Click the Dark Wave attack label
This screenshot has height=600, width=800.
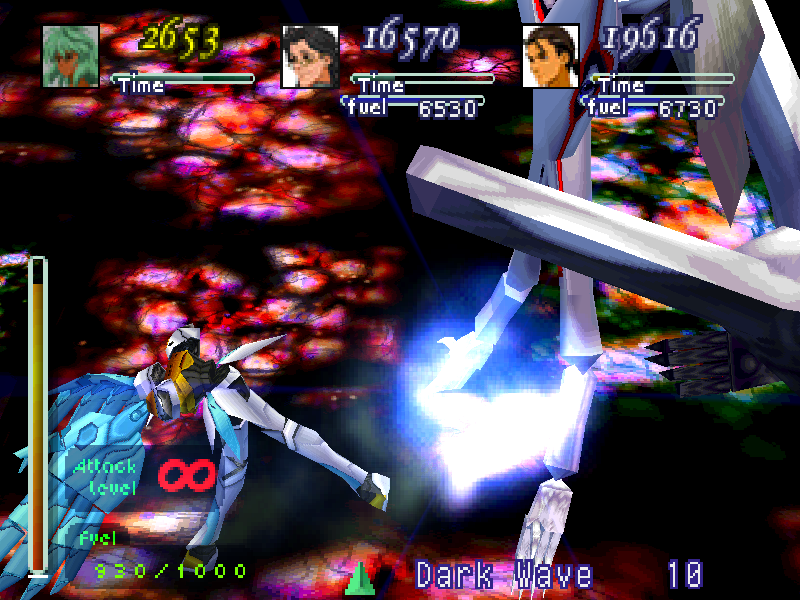[504, 575]
